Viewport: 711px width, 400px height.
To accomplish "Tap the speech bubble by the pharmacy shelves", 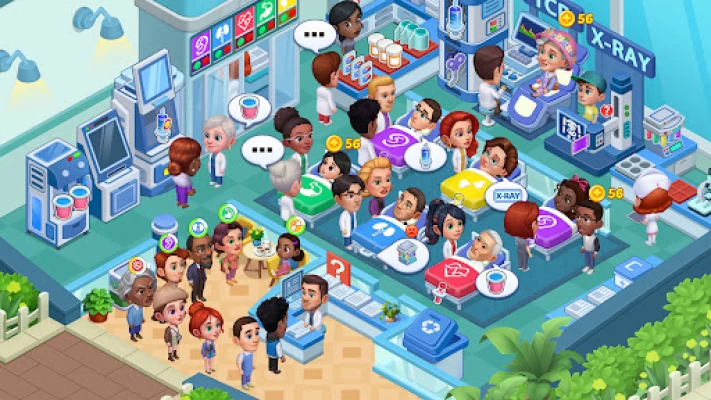I will tap(317, 40).
